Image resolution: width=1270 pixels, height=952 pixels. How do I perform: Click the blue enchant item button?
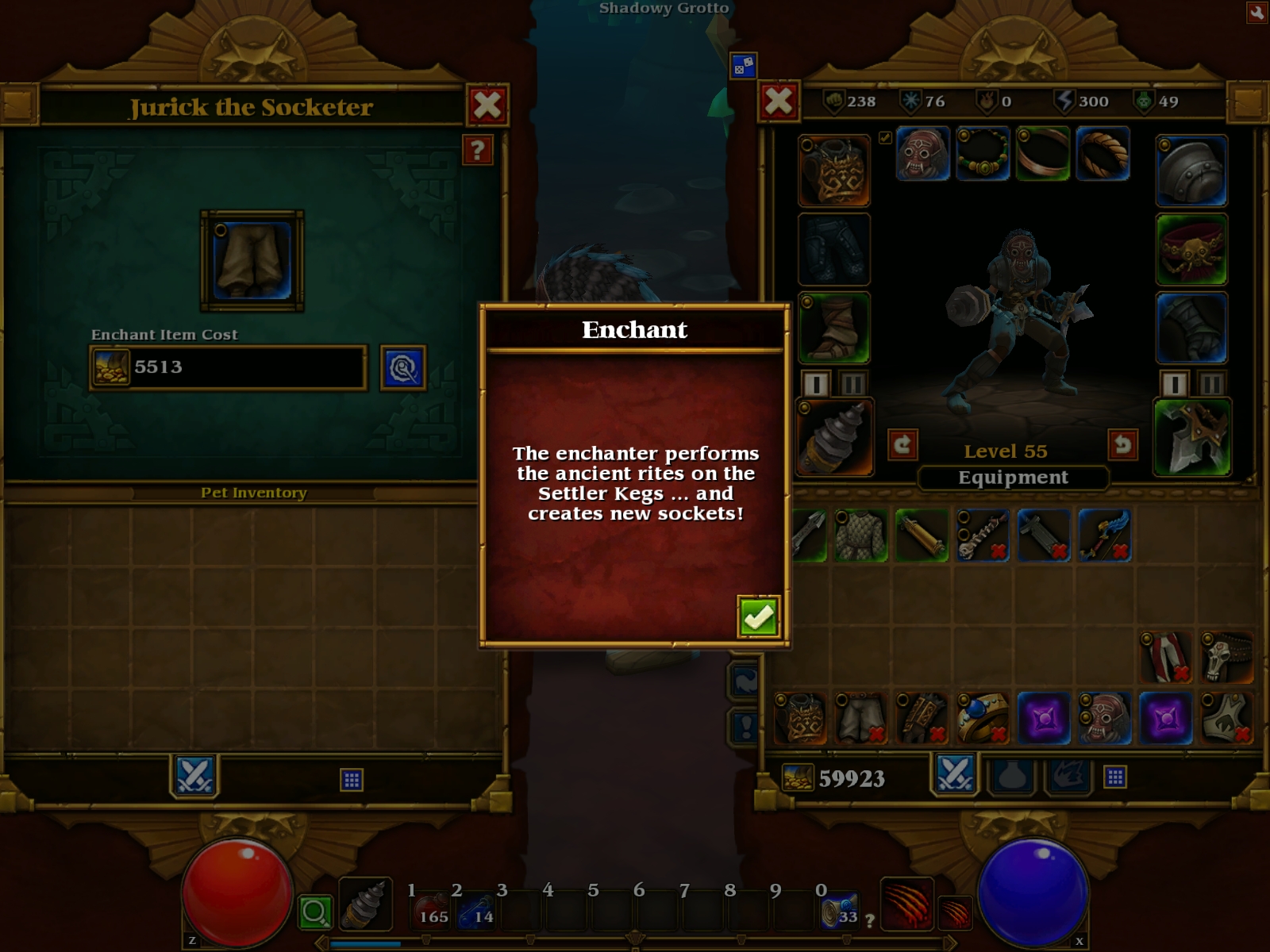(403, 367)
